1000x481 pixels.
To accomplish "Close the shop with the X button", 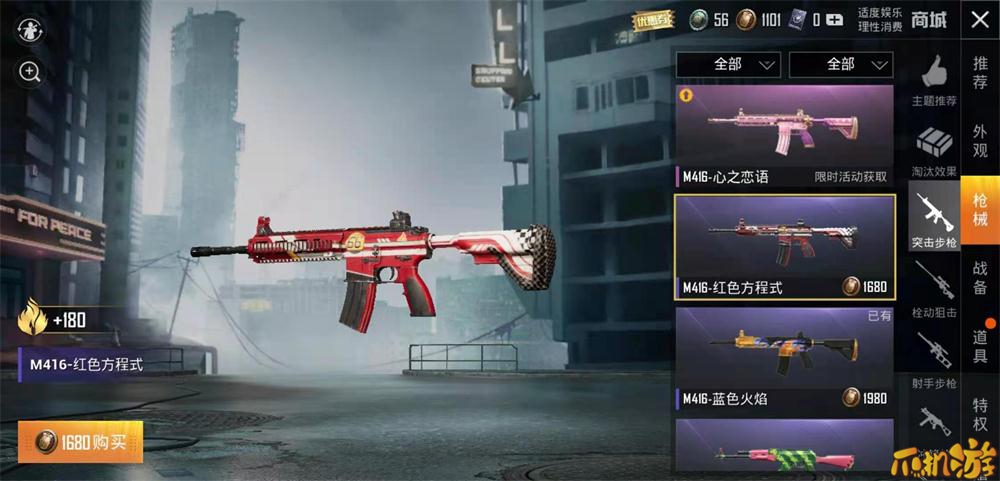I will pos(979,19).
